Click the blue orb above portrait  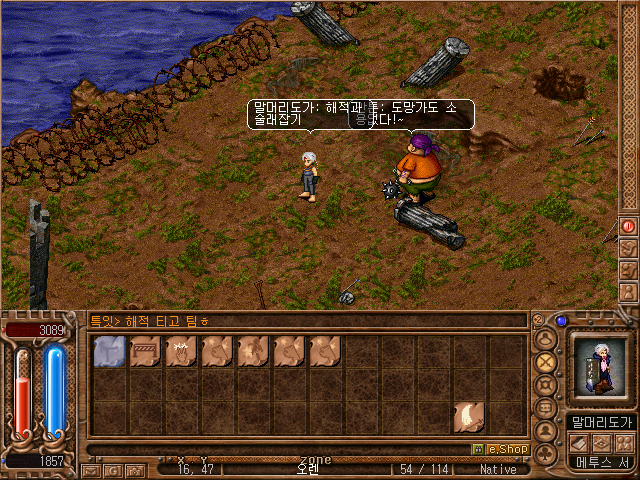[561, 321]
